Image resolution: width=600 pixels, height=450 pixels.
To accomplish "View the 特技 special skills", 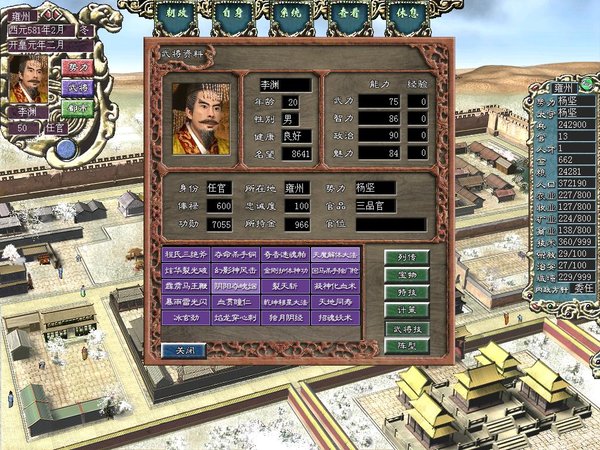I will [x=406, y=291].
